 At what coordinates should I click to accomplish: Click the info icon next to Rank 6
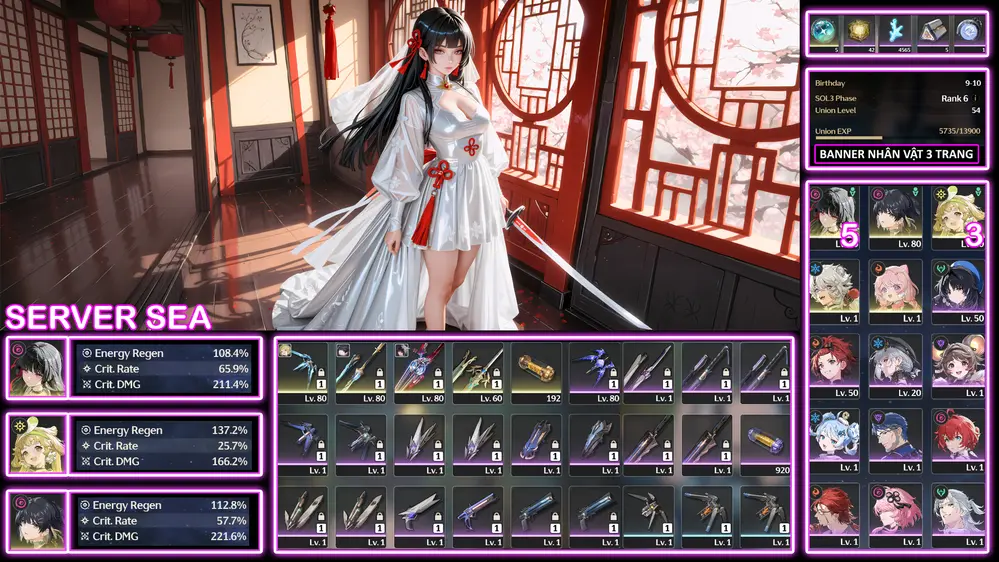[975, 98]
